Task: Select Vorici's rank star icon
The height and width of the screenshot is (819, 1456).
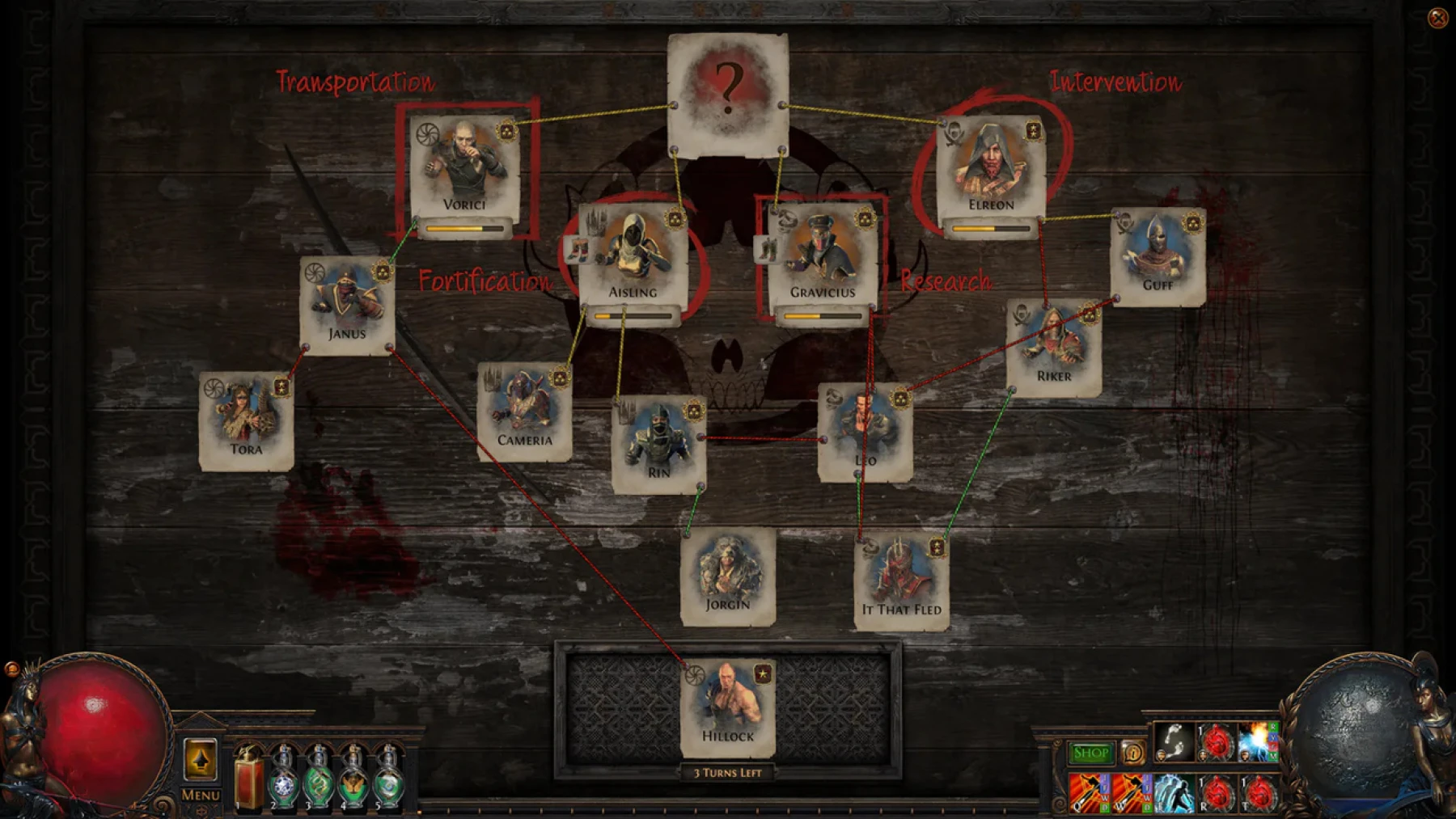Action: (507, 132)
